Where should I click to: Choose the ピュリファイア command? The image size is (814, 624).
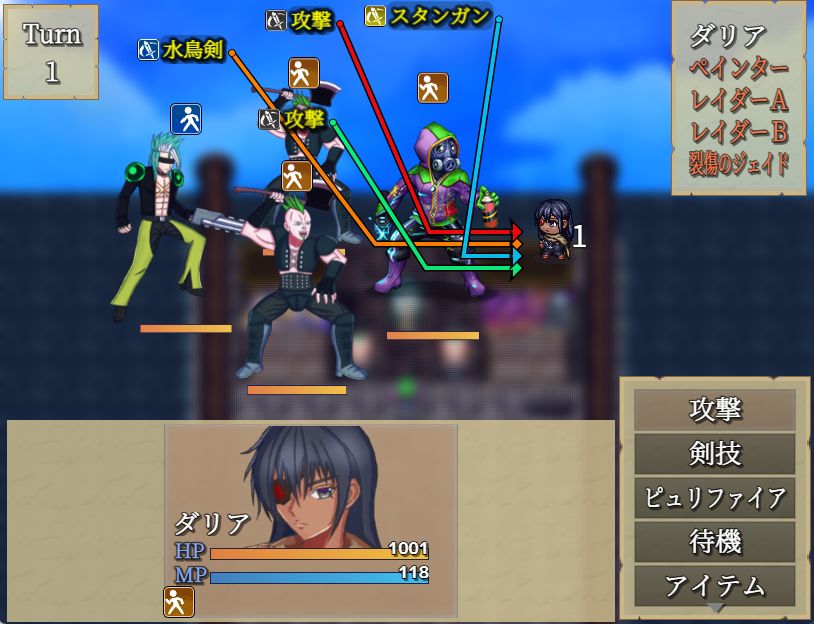(715, 498)
